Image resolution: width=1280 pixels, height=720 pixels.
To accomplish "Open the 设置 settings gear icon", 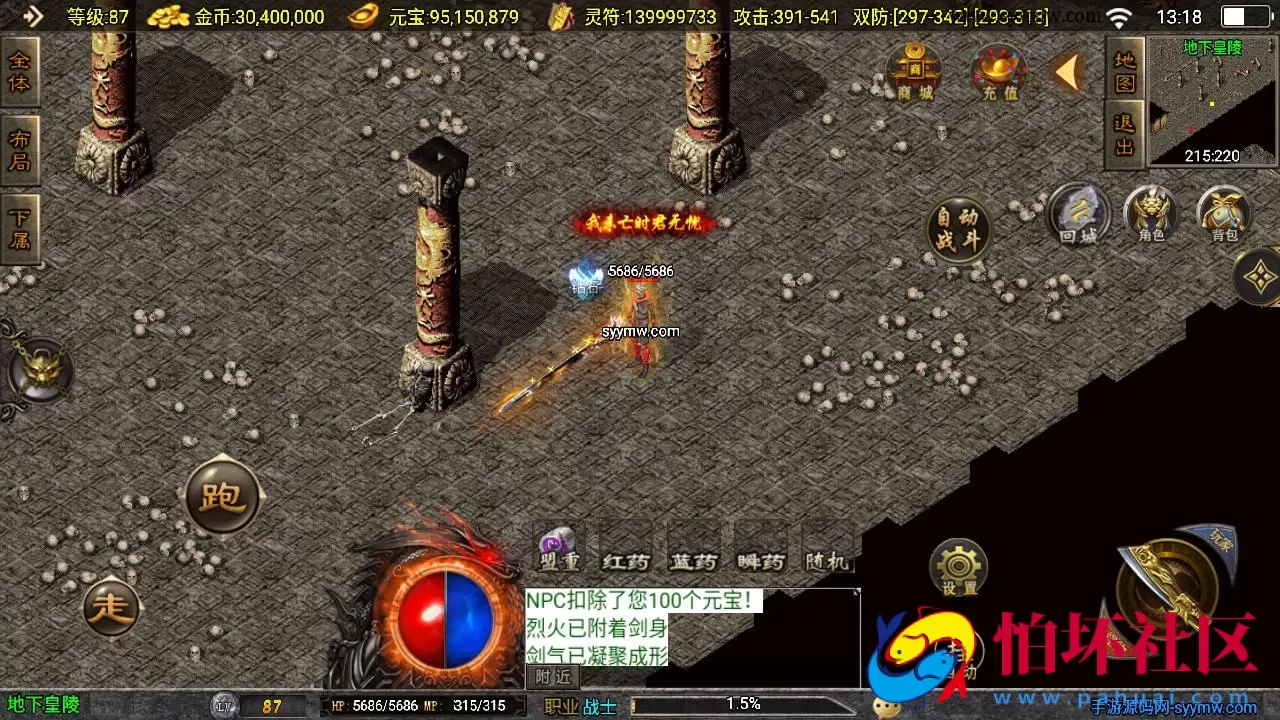I will [x=958, y=566].
